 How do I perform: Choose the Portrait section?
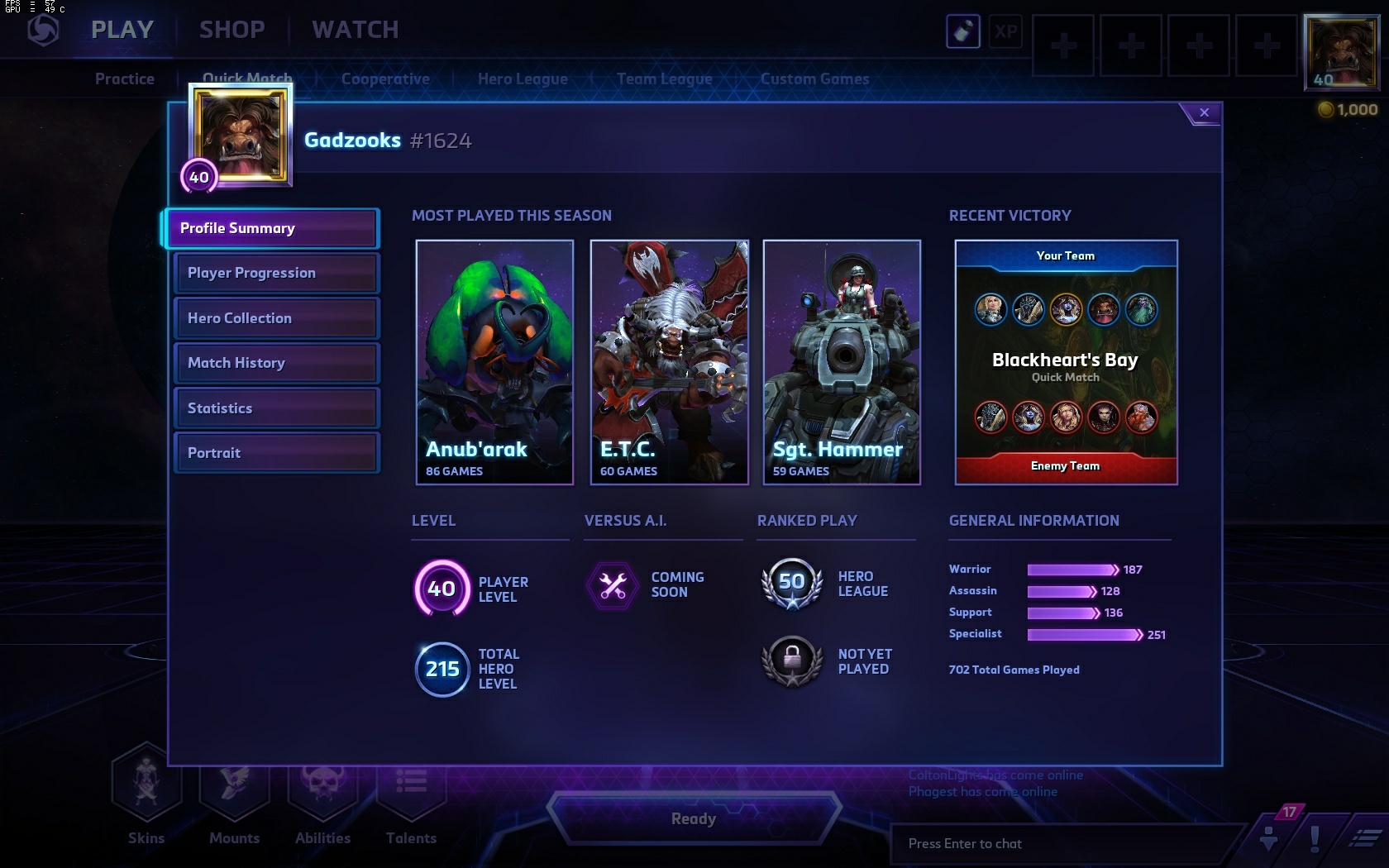tap(276, 453)
